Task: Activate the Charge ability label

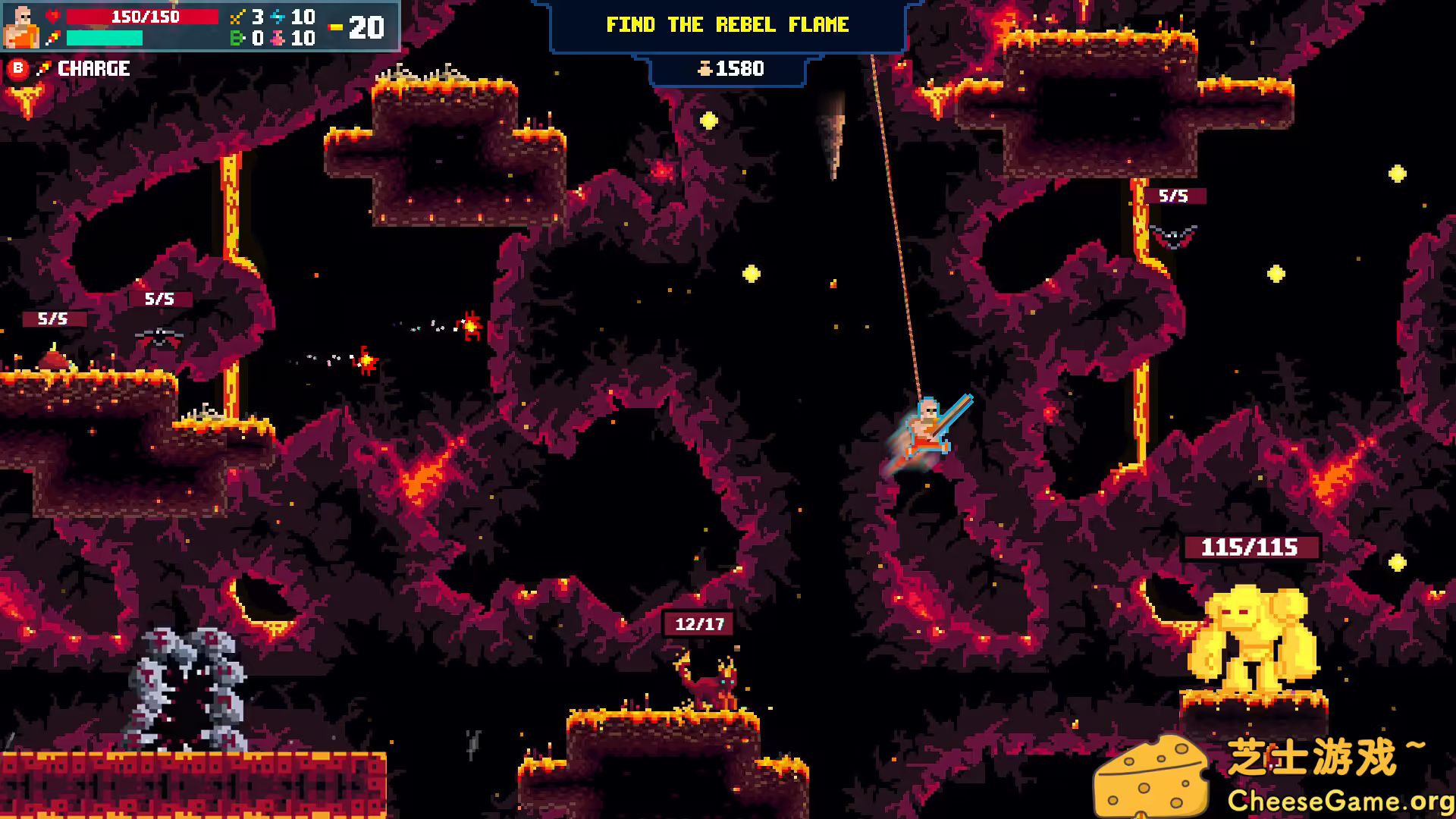Action: (93, 69)
